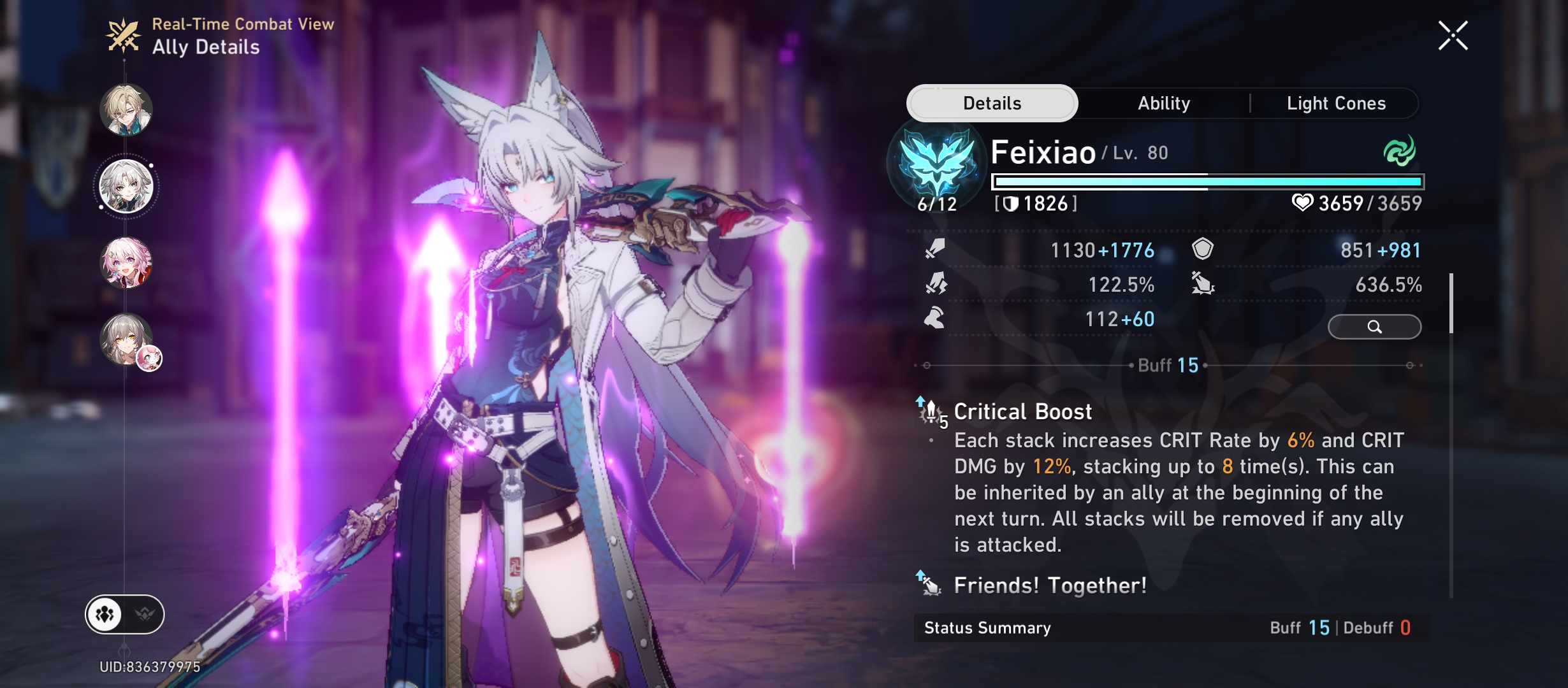
Task: Switch to the Ability tab
Action: [x=1163, y=103]
